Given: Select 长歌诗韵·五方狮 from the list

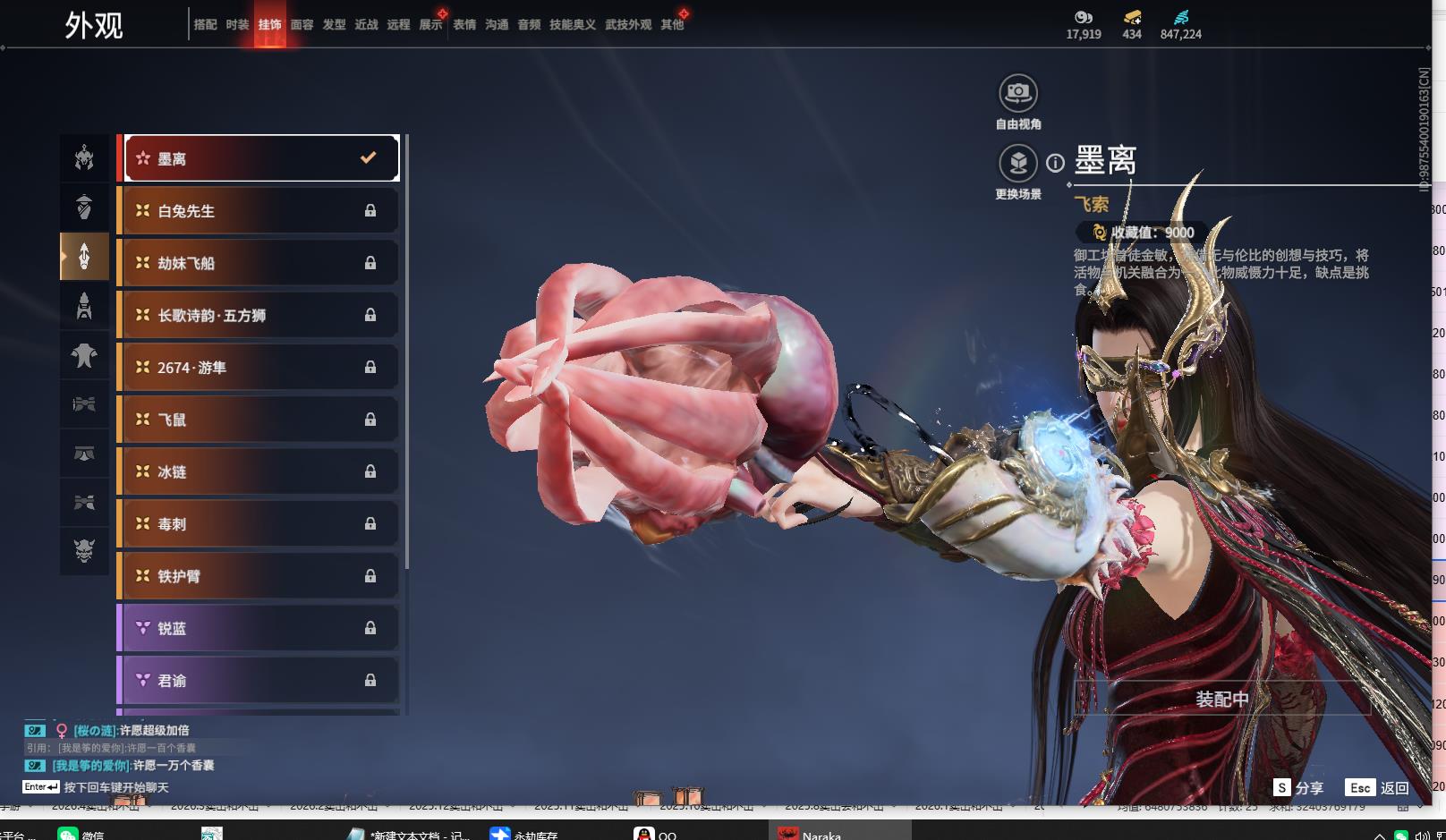Looking at the screenshot, I should [259, 315].
